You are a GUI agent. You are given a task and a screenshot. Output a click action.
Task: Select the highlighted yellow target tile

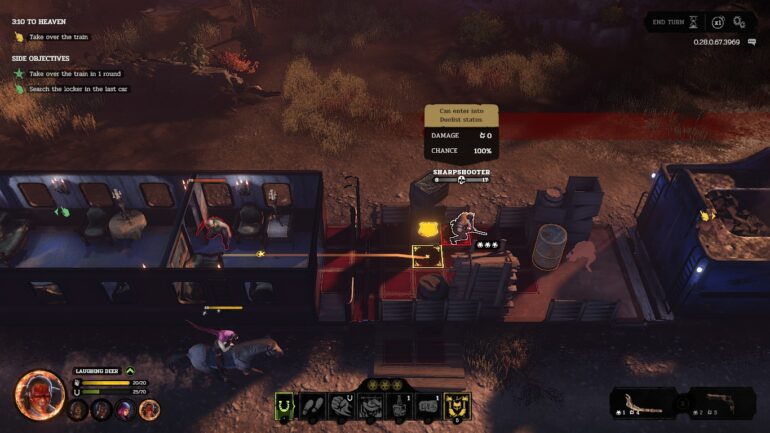pyautogui.click(x=428, y=255)
